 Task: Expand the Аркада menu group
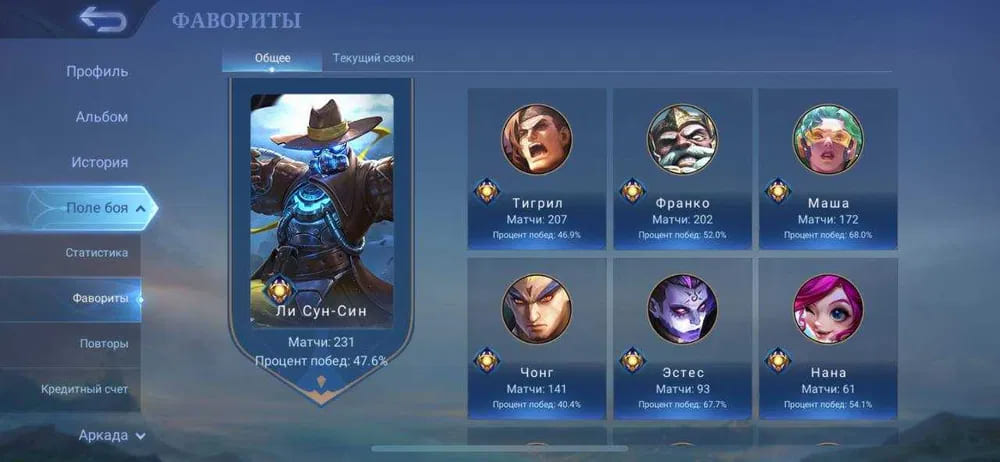point(111,435)
